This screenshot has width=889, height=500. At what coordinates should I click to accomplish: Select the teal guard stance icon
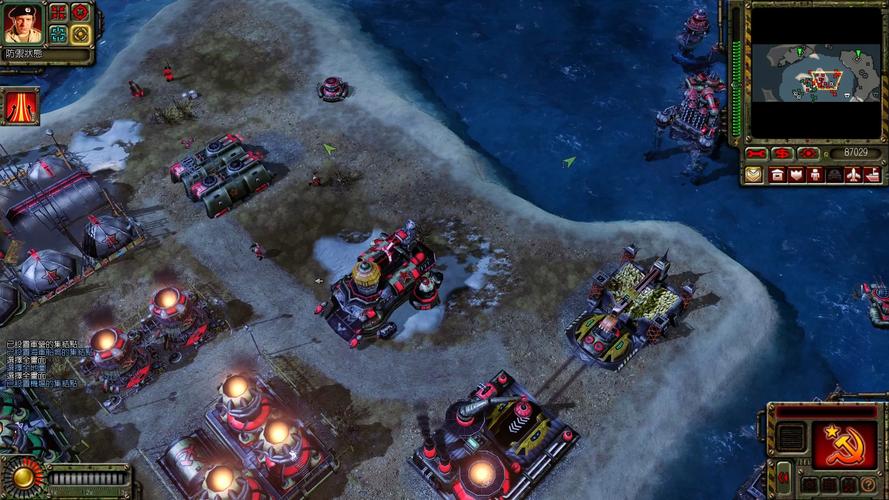tap(59, 34)
